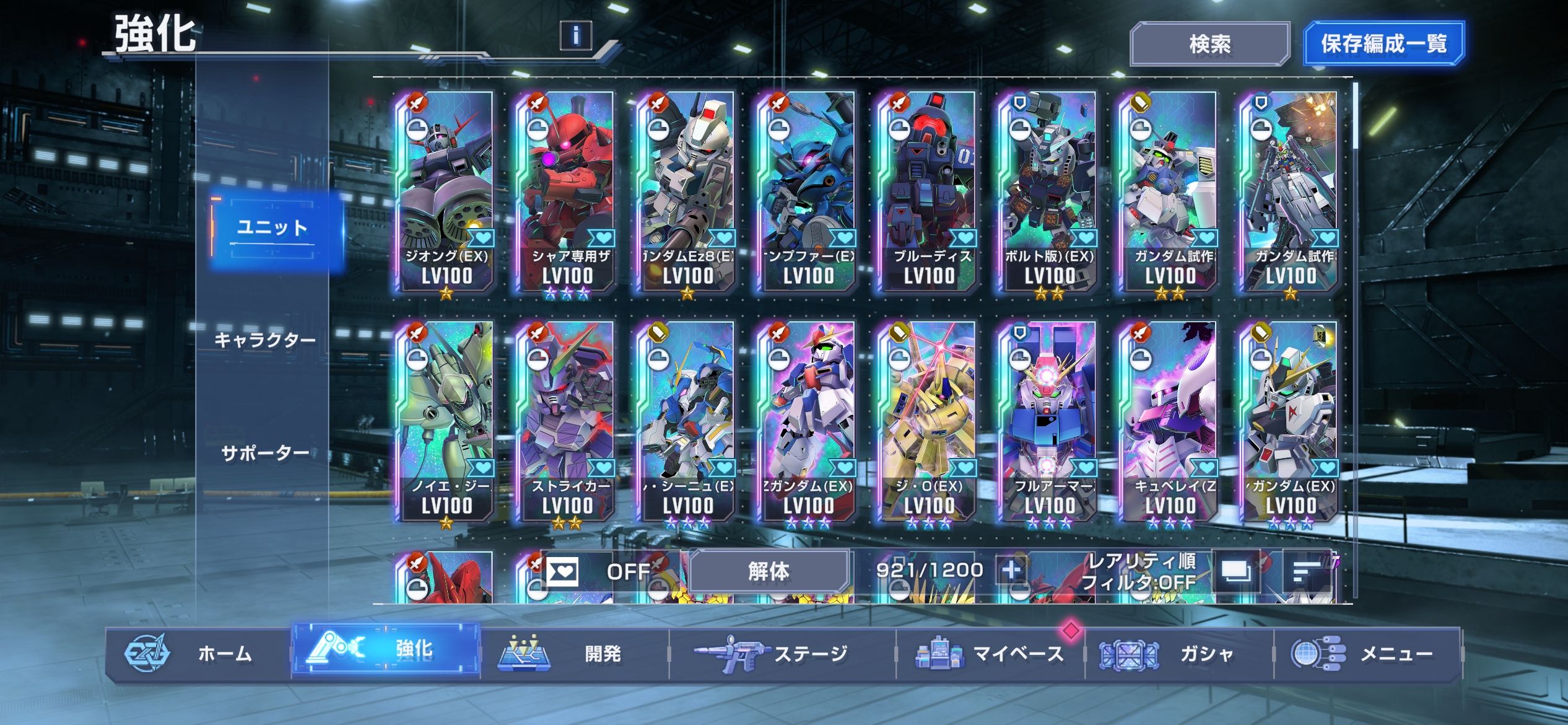Viewport: 1568px width, 725px height.
Task: Click the info icon beside 強化 title
Action: [x=575, y=35]
